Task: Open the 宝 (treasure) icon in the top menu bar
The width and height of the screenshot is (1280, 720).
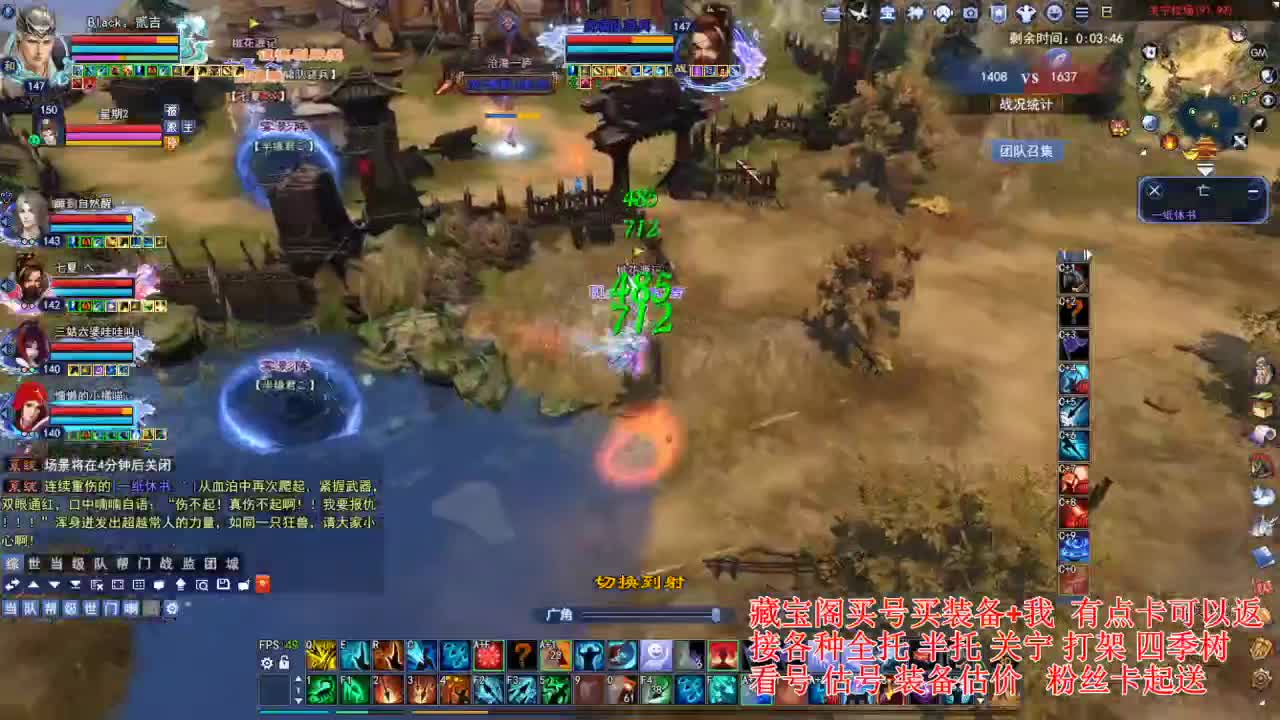Action: (x=889, y=14)
